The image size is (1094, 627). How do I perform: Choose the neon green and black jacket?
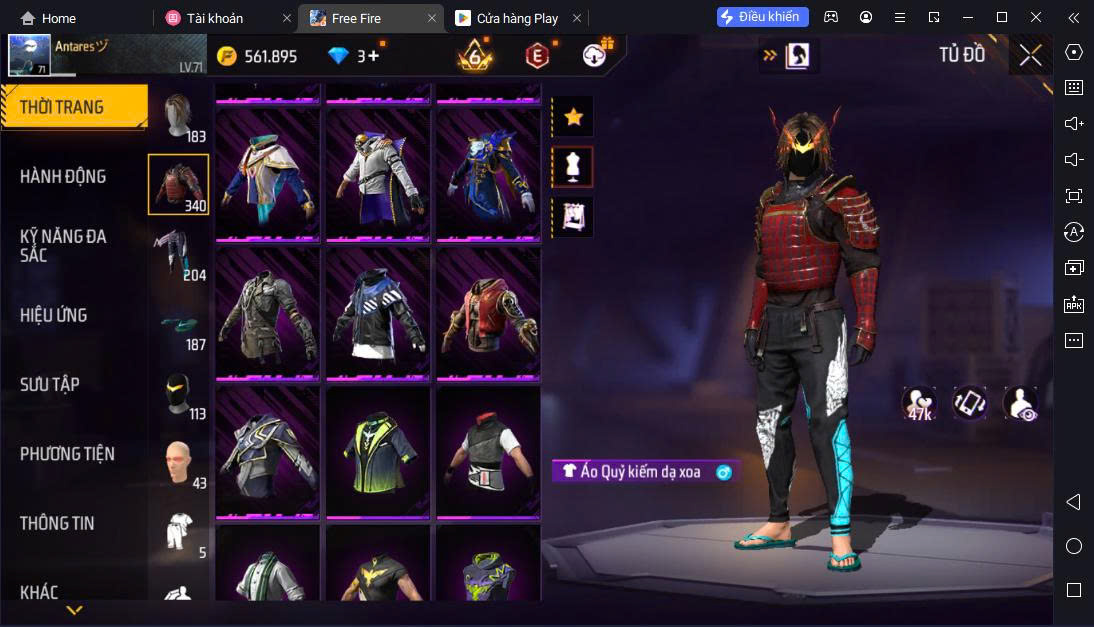(377, 452)
